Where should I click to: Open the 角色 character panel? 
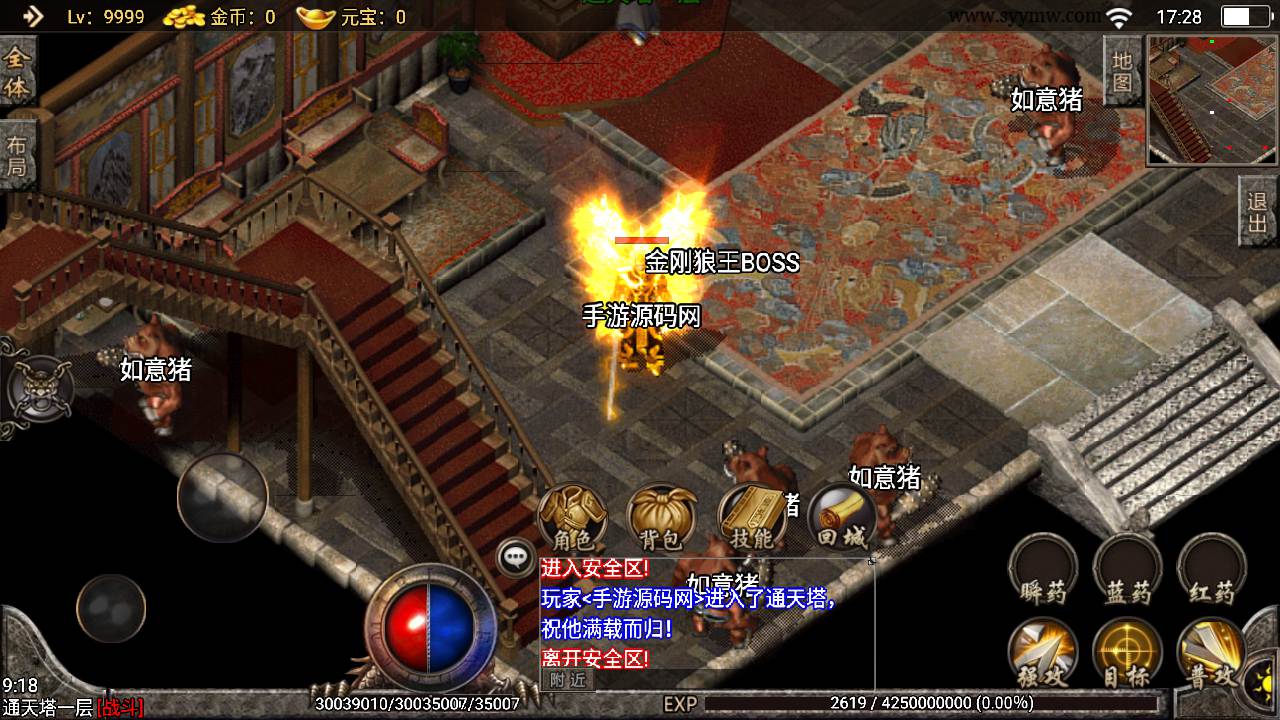tap(572, 518)
